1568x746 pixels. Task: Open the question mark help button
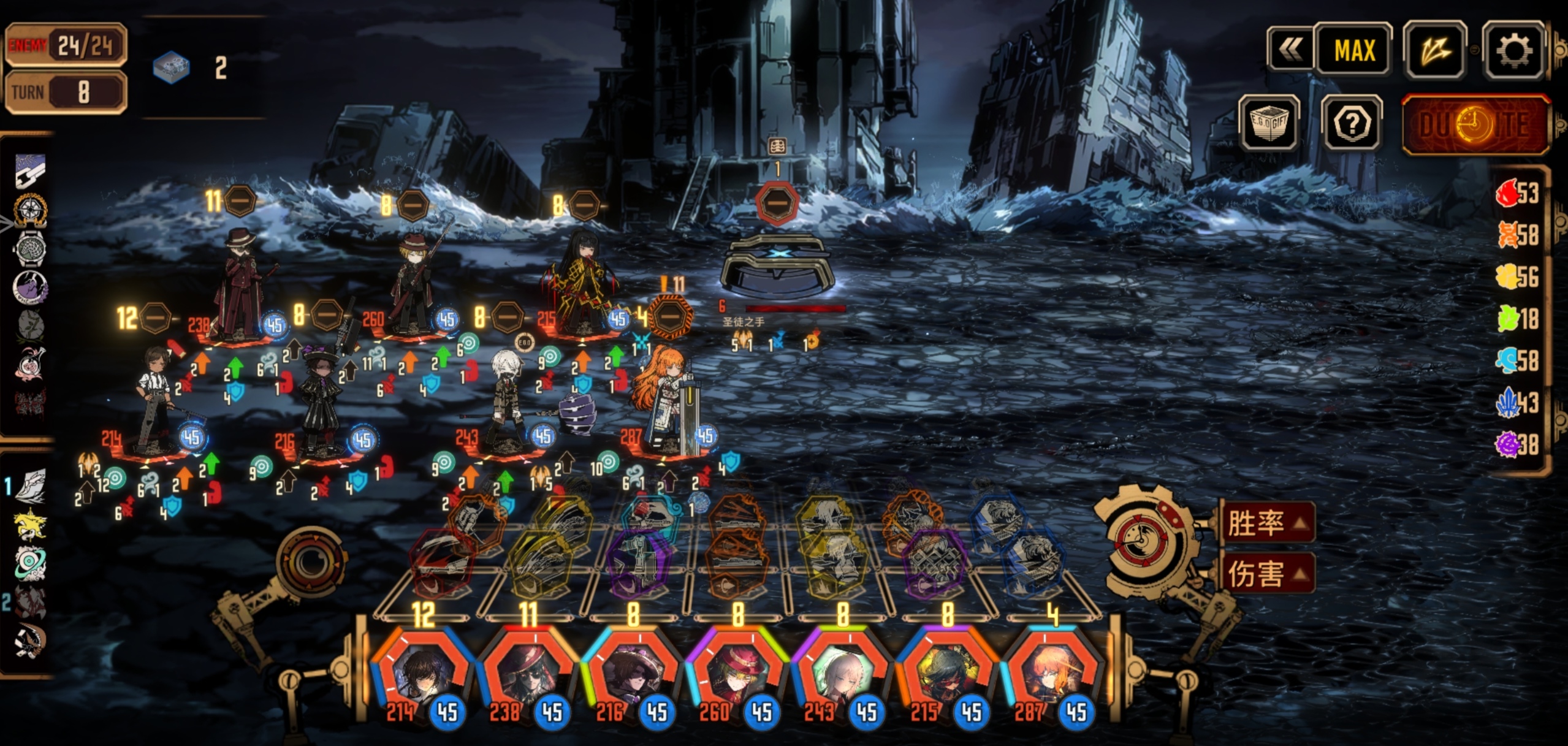pyautogui.click(x=1351, y=123)
